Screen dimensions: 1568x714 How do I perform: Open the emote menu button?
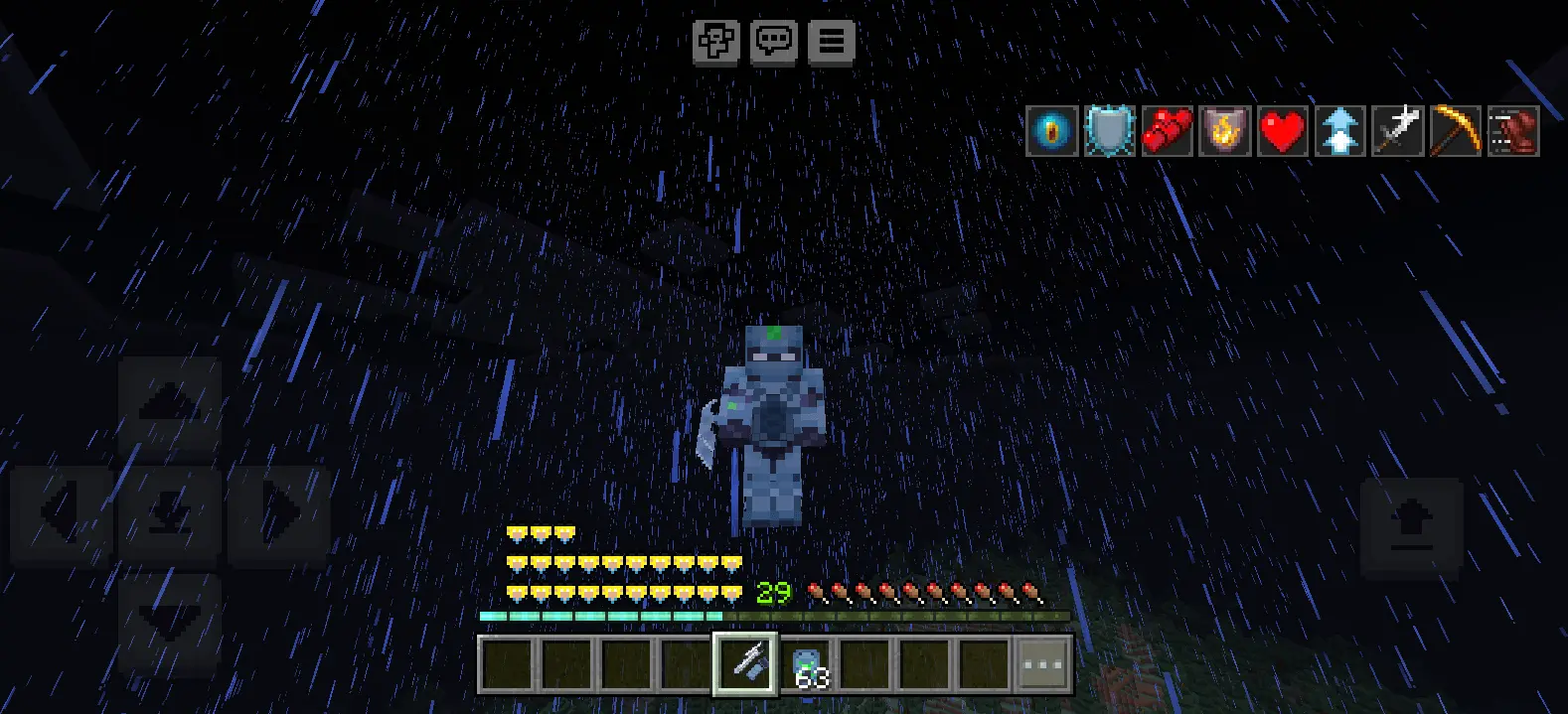click(715, 42)
